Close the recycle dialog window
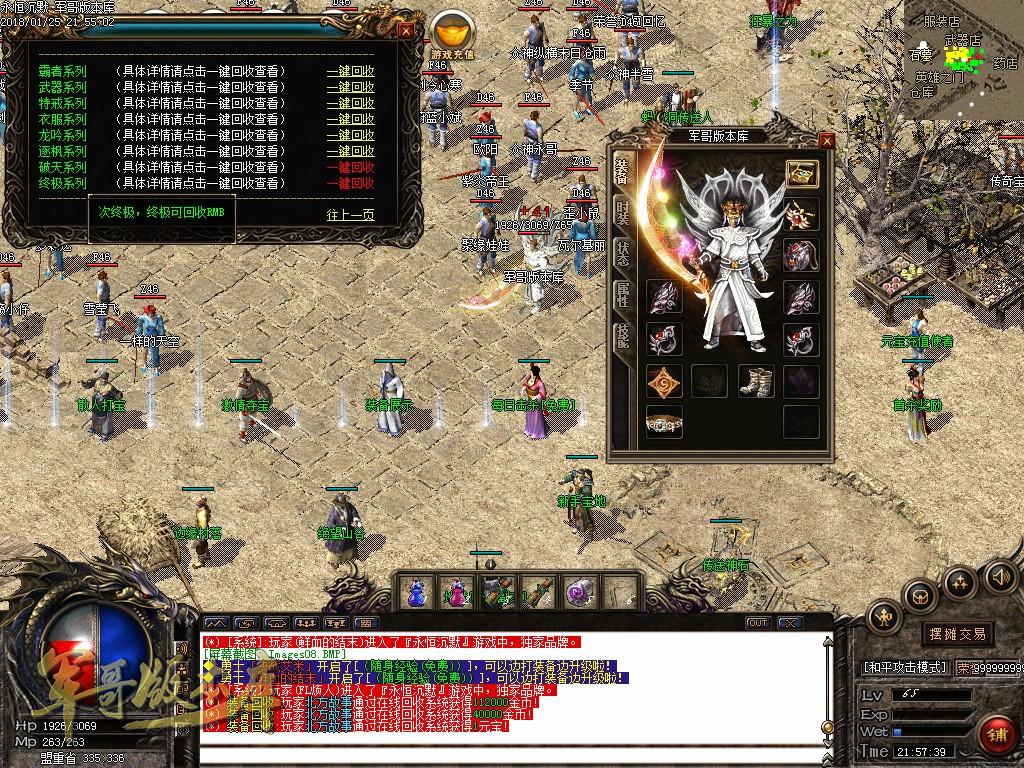The width and height of the screenshot is (1024, 768). click(406, 30)
